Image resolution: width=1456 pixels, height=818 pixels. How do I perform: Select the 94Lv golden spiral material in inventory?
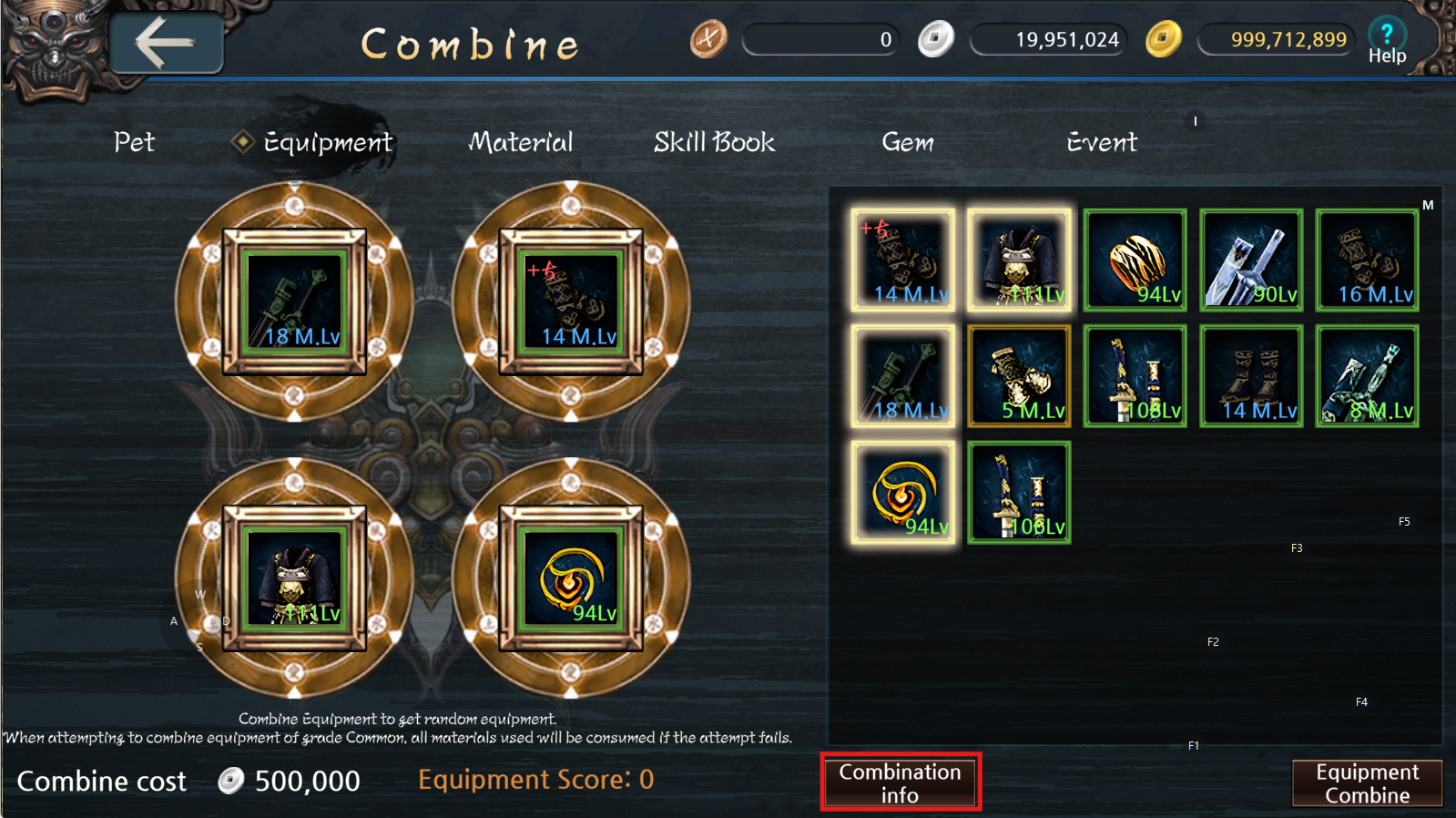[902, 492]
